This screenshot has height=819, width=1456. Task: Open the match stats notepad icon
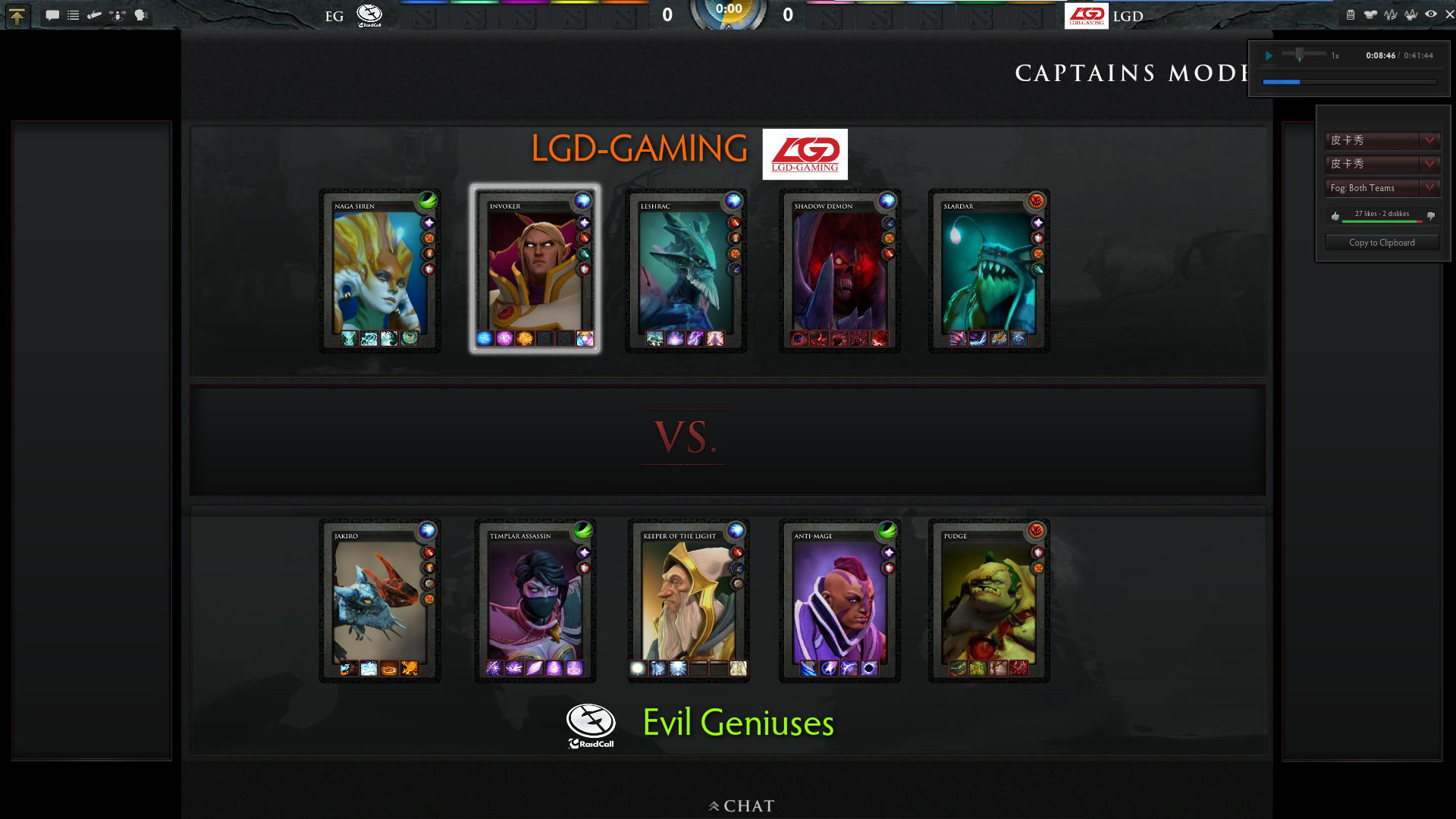coord(1351,14)
